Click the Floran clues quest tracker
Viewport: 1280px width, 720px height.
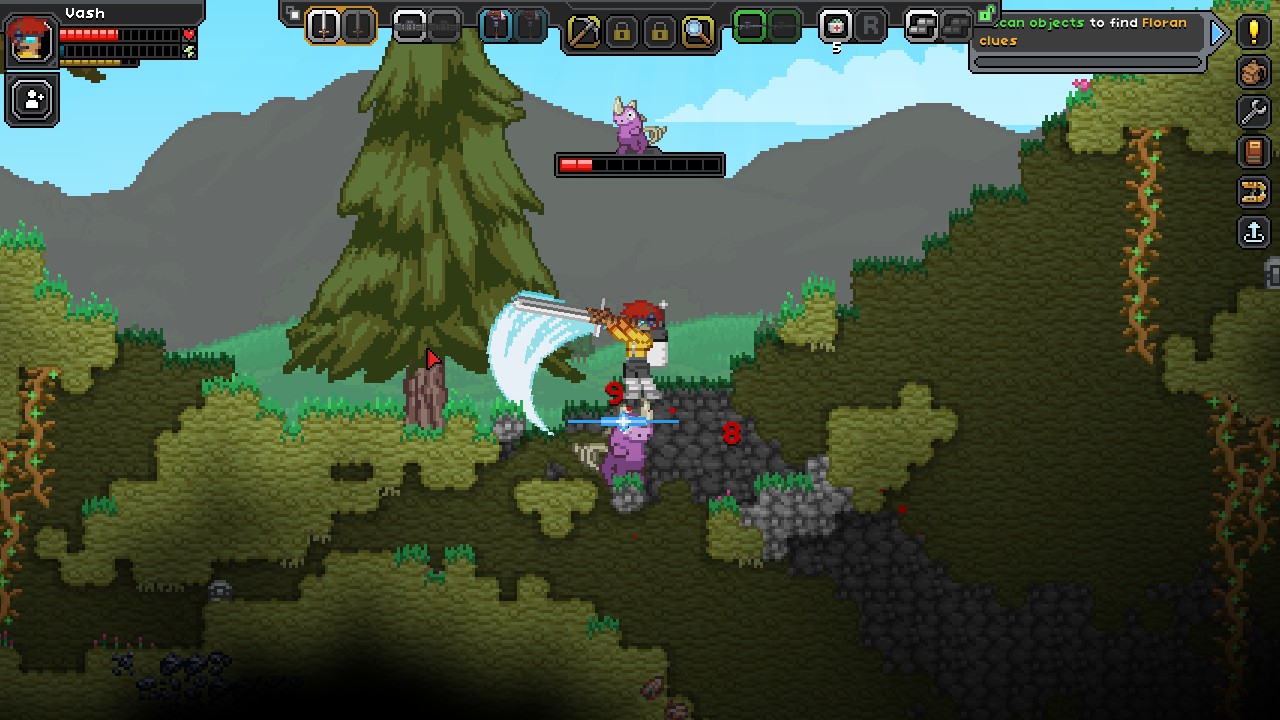[1090, 32]
